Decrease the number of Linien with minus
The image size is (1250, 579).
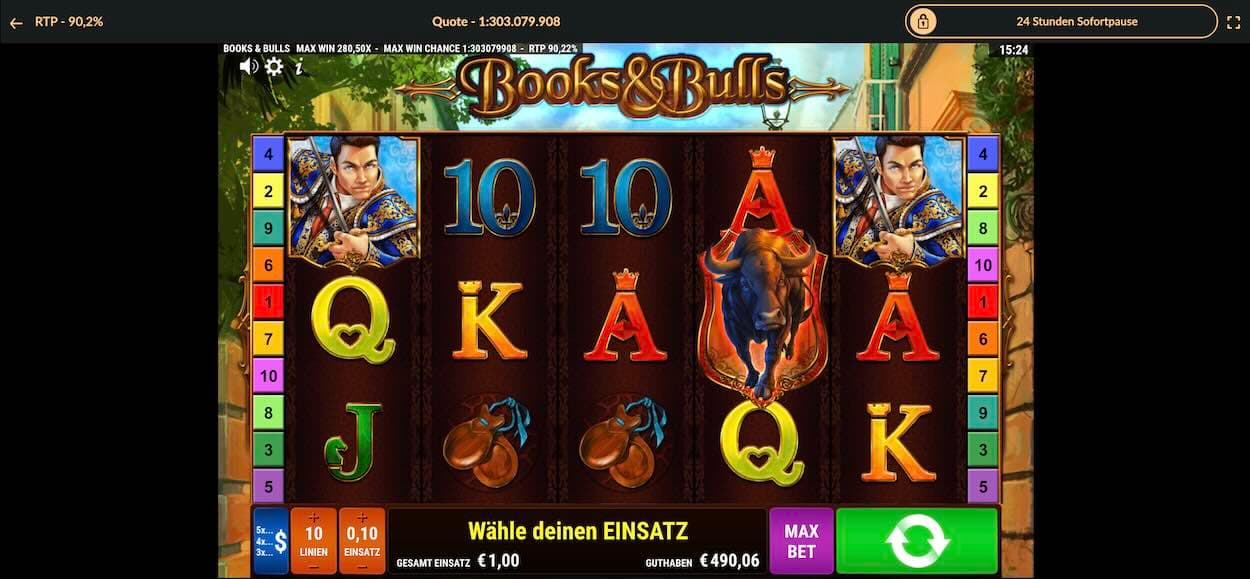(x=314, y=566)
